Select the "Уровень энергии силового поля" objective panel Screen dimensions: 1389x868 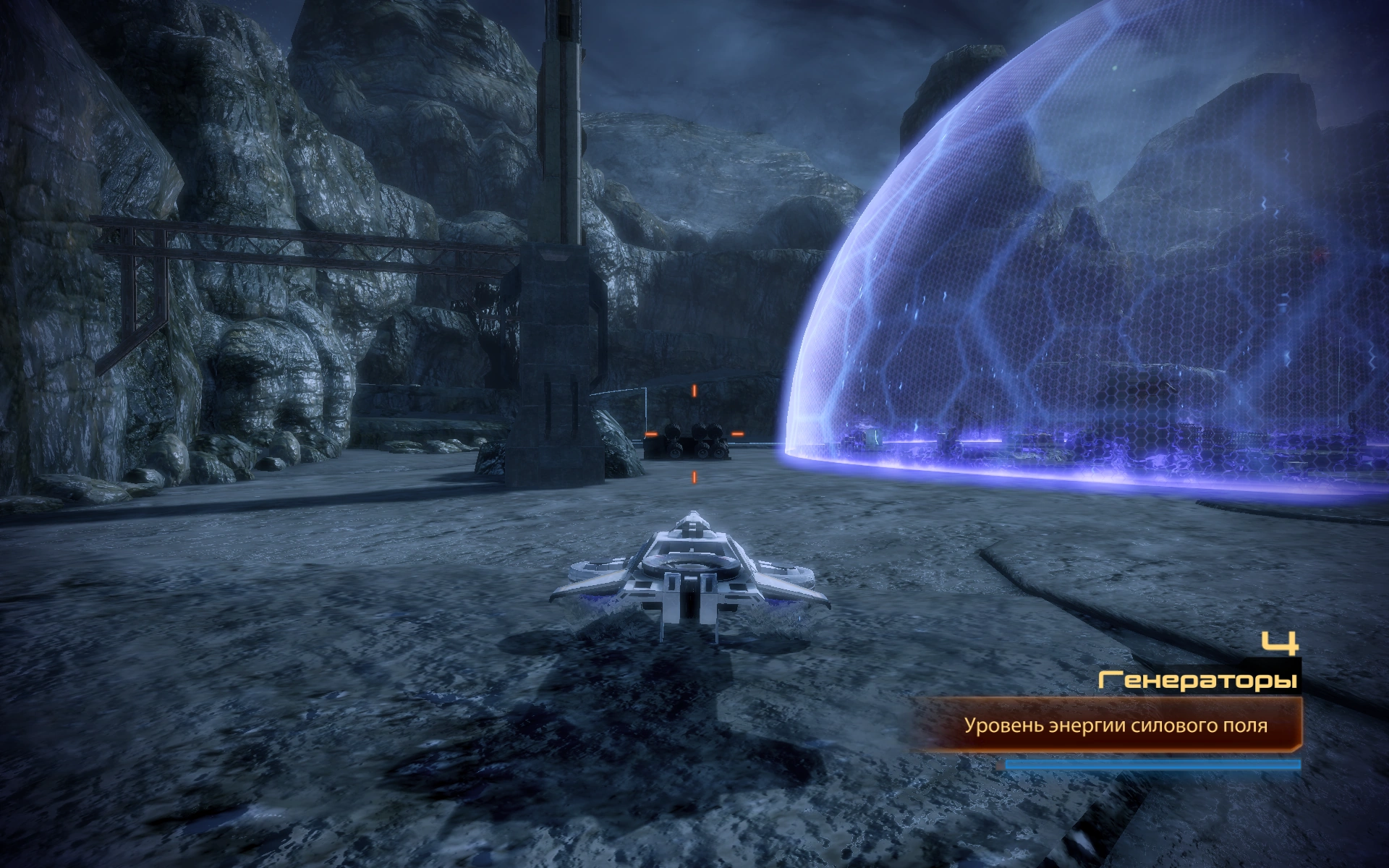(x=1114, y=725)
